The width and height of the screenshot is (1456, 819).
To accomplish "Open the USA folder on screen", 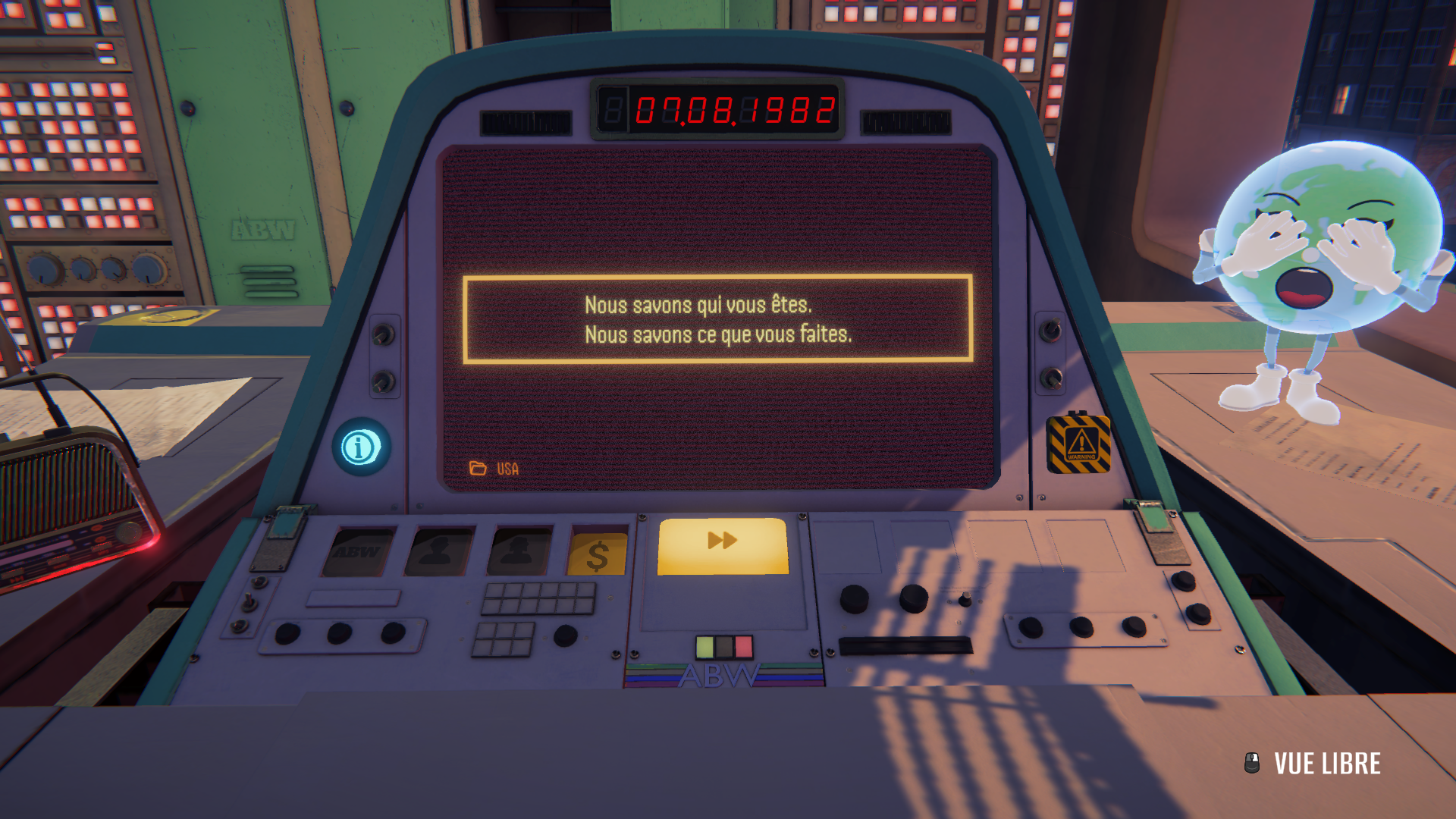I will pyautogui.click(x=494, y=469).
